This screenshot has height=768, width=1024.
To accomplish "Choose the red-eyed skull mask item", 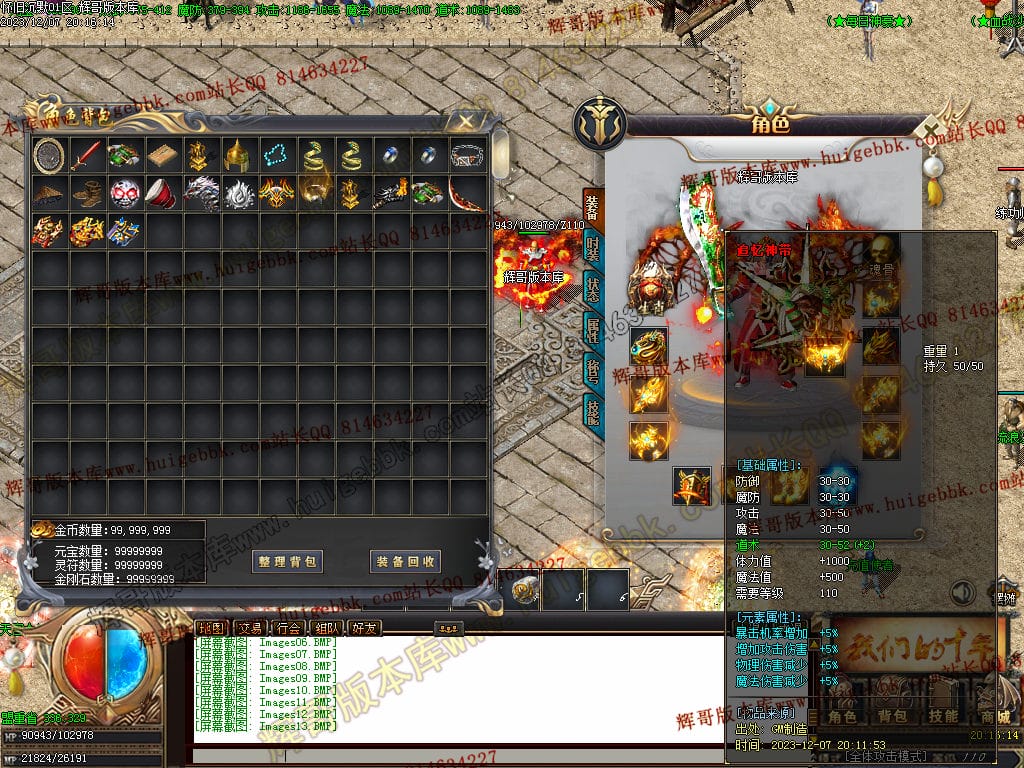I will [124, 193].
